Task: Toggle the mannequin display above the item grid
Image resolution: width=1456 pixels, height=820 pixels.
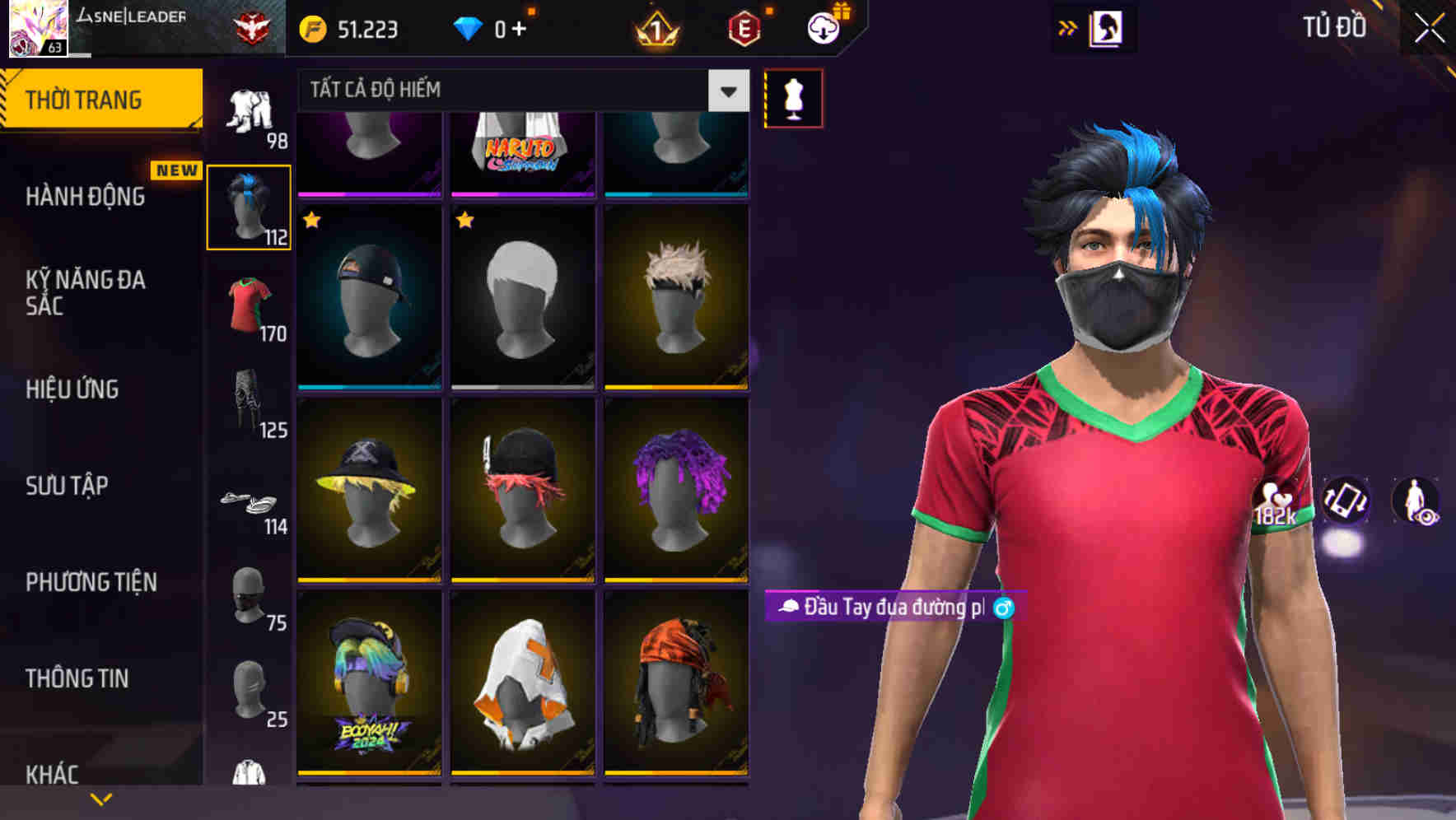Action: coord(793,97)
